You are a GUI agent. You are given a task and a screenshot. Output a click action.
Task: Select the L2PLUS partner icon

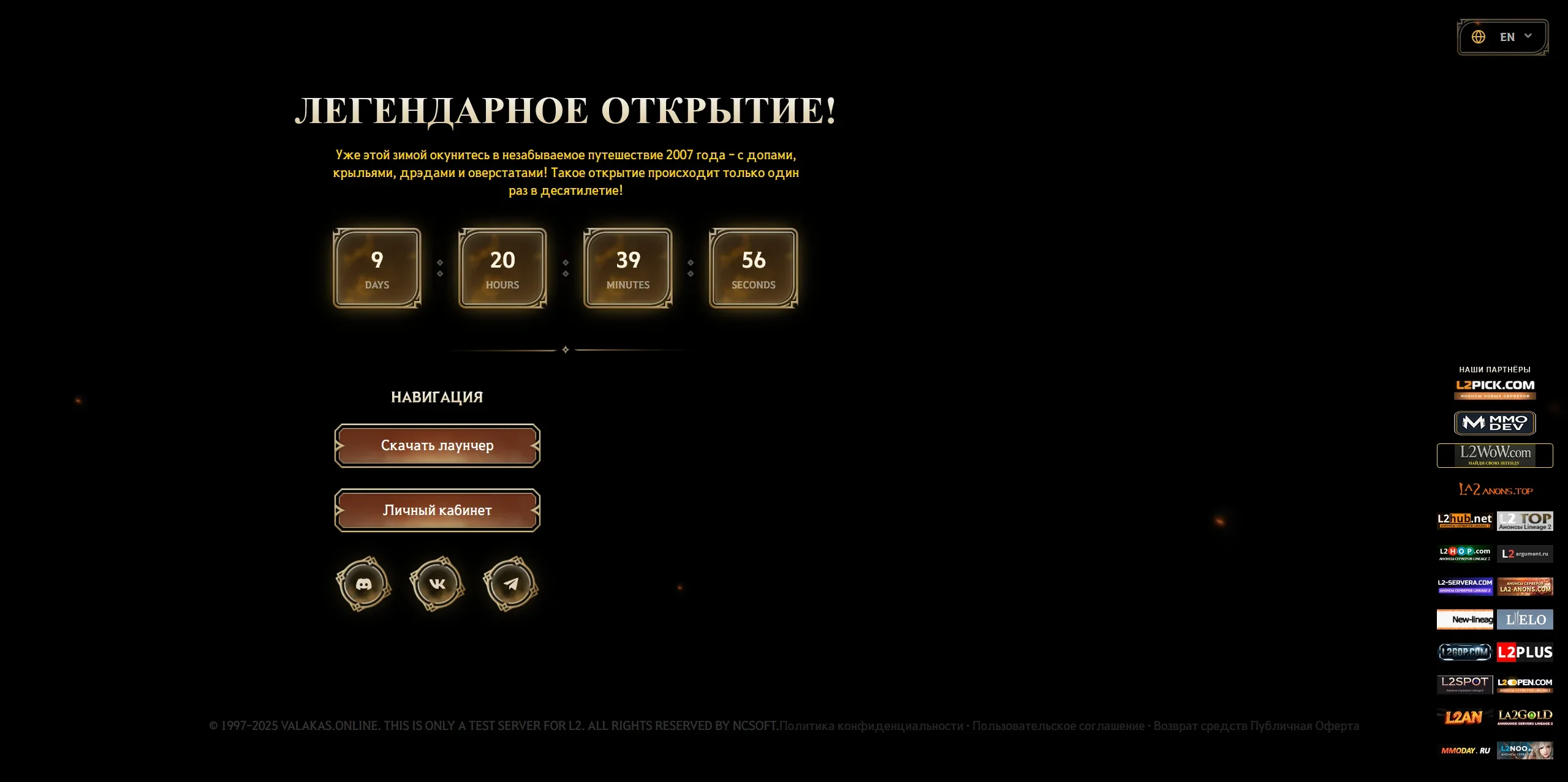point(1525,652)
